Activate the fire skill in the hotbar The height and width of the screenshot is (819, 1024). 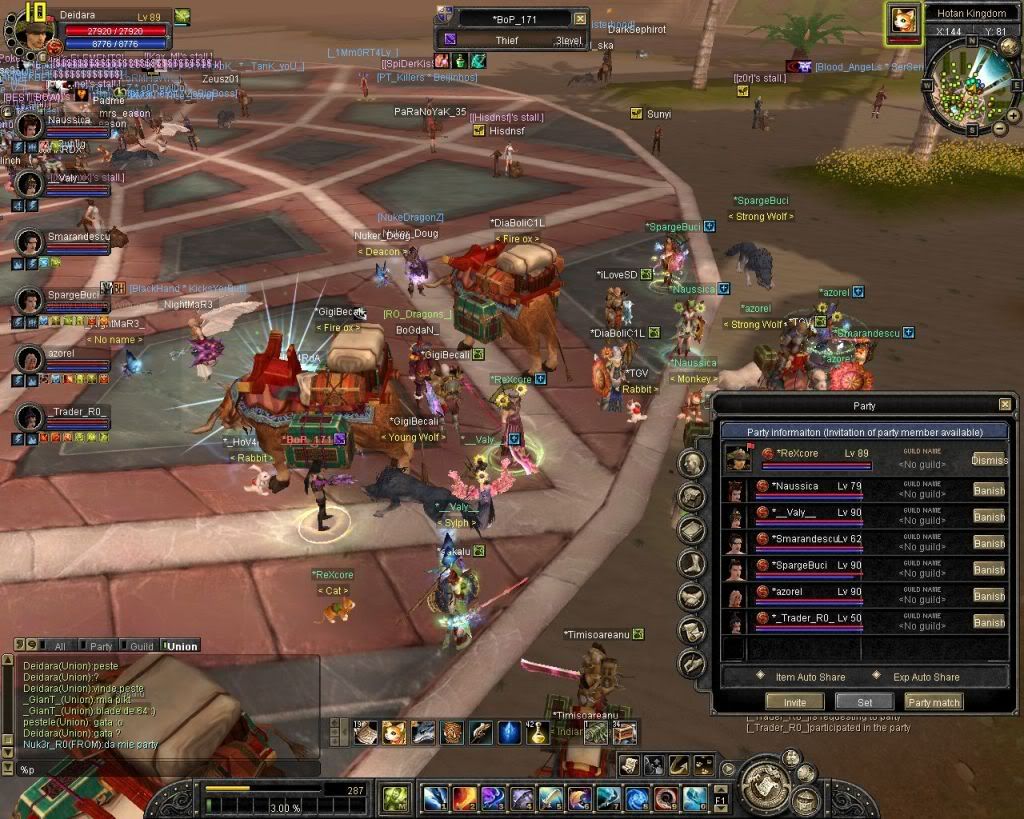(464, 798)
